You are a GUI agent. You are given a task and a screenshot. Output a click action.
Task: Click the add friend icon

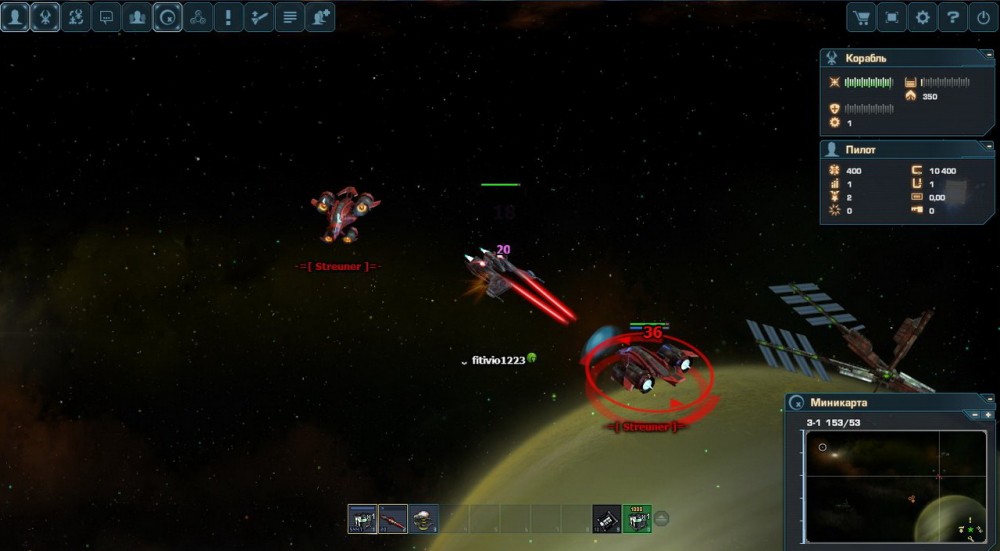(x=320, y=17)
